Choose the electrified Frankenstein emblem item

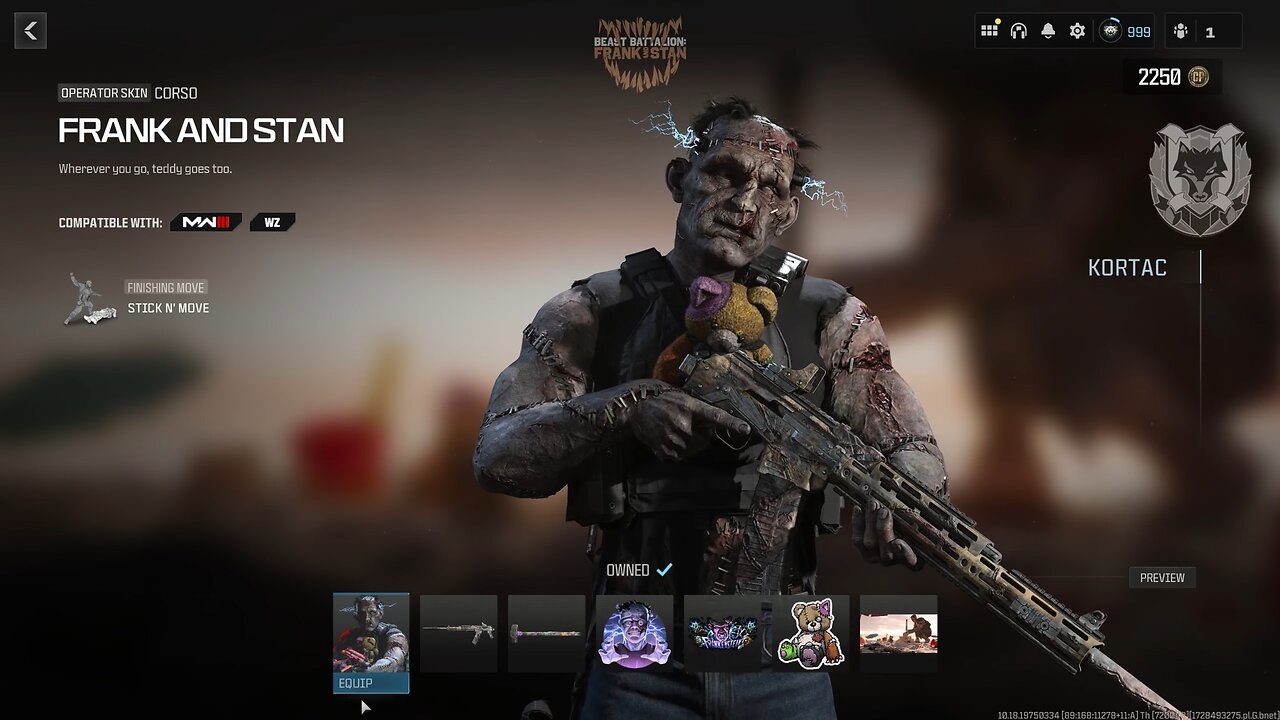coord(634,633)
